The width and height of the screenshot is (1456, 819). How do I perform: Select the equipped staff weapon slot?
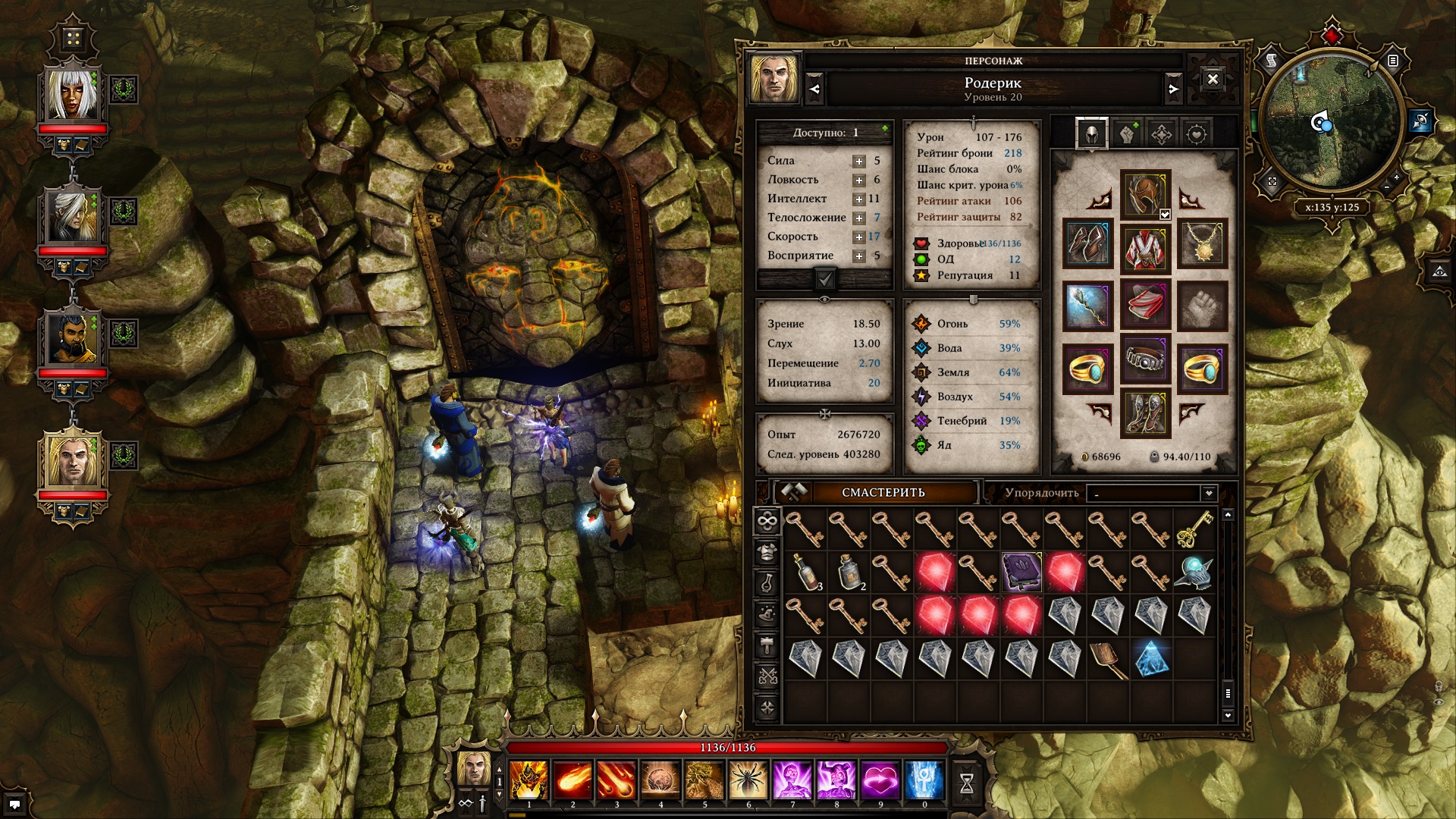(x=1088, y=306)
